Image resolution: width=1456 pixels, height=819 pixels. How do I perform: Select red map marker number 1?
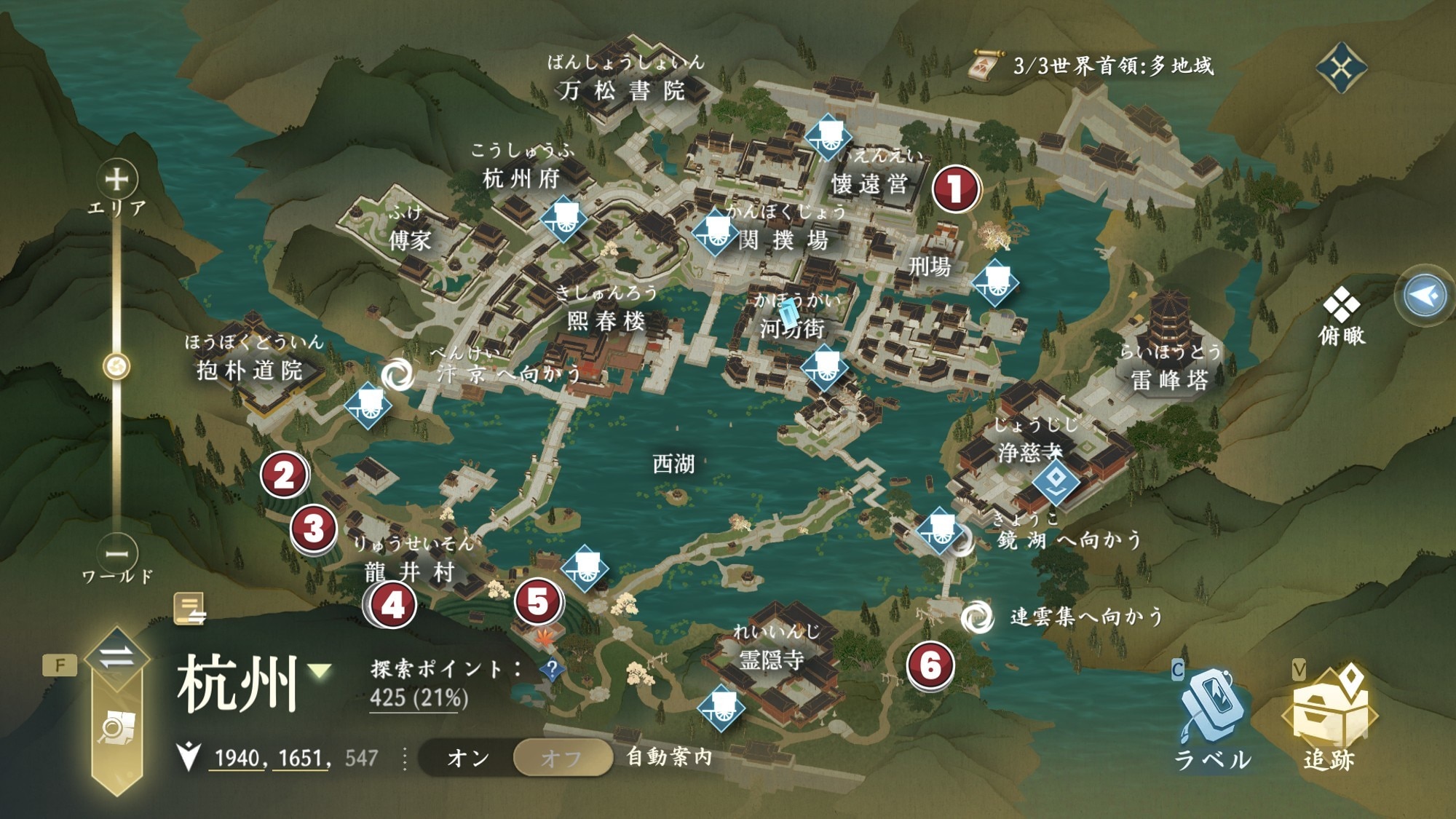coord(955,189)
